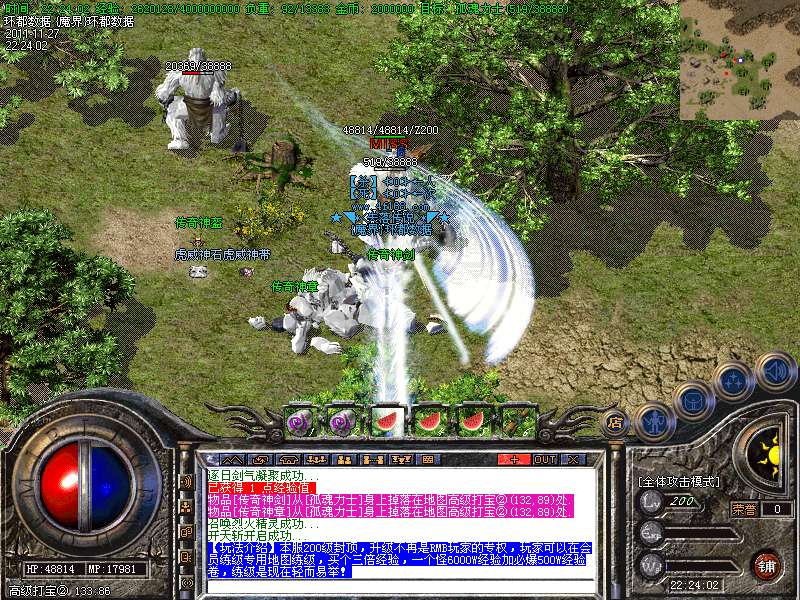800x600 pixels.
Task: Open the character equipment panel icon
Action: [654, 420]
